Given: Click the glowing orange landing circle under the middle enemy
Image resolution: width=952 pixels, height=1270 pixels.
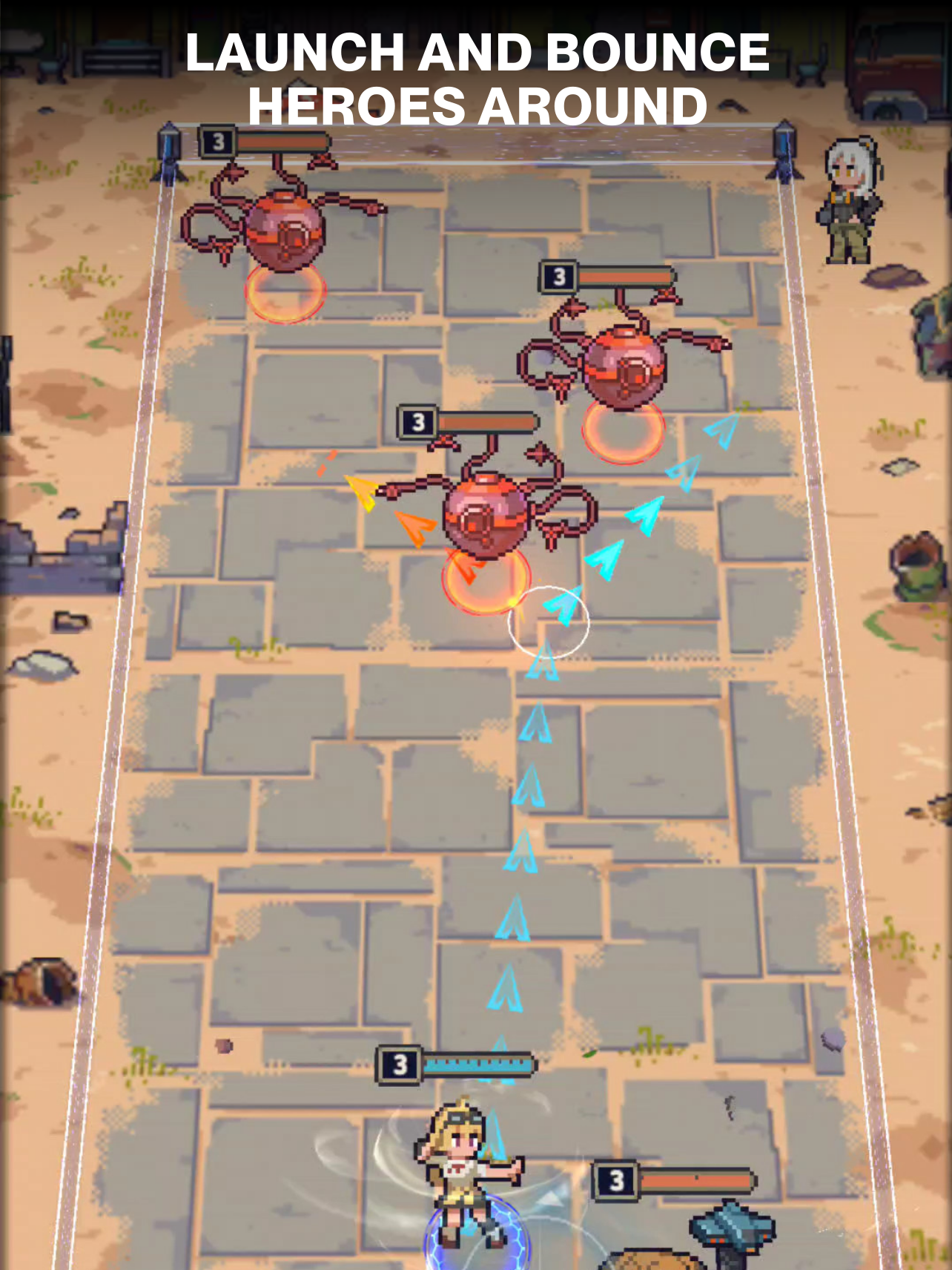Looking at the screenshot, I should [x=486, y=586].
